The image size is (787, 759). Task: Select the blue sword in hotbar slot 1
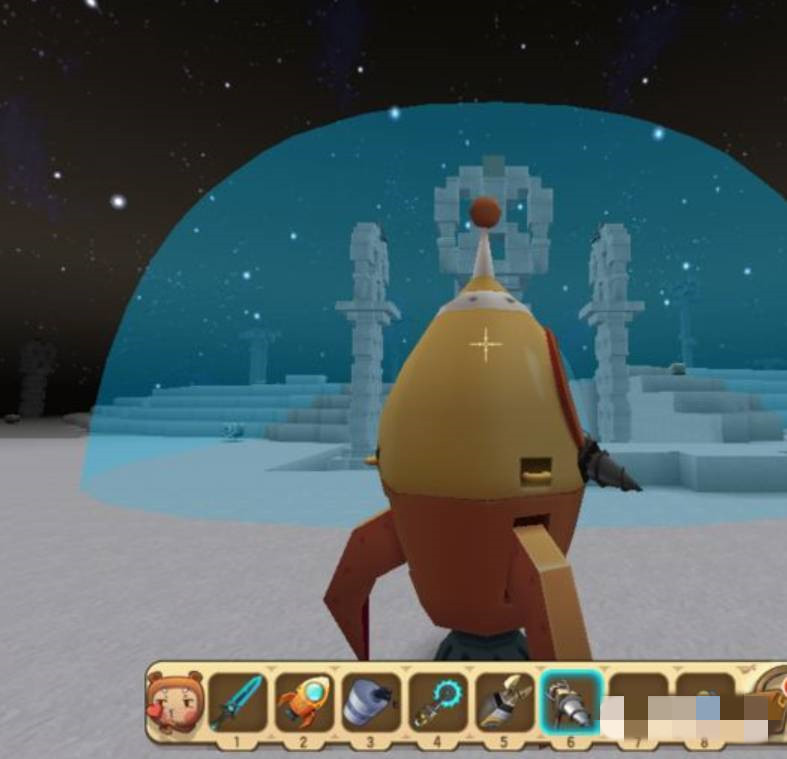(237, 703)
